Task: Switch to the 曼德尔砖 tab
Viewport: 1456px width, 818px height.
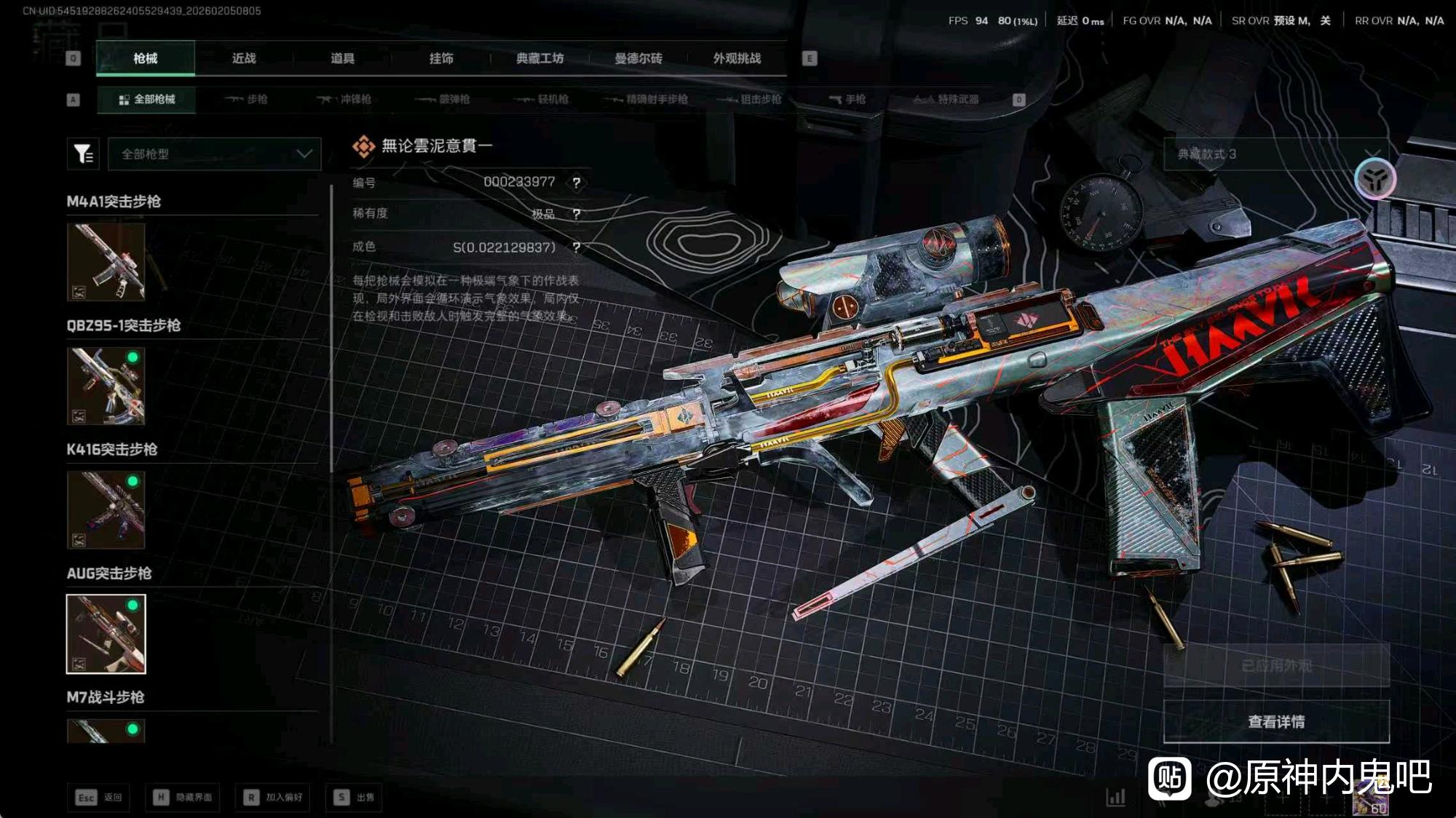Action: (638, 58)
